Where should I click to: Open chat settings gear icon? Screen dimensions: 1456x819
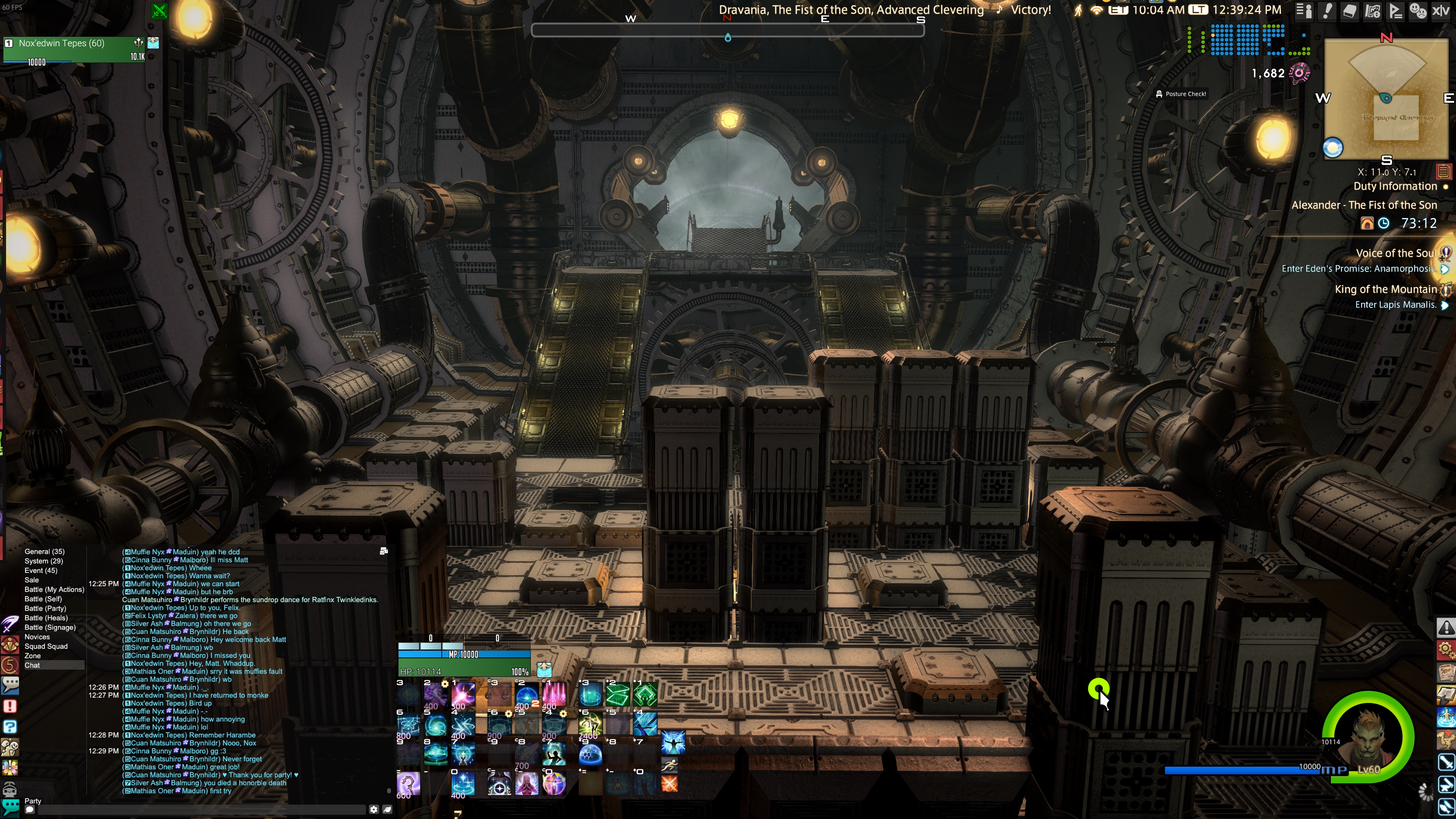point(373,810)
